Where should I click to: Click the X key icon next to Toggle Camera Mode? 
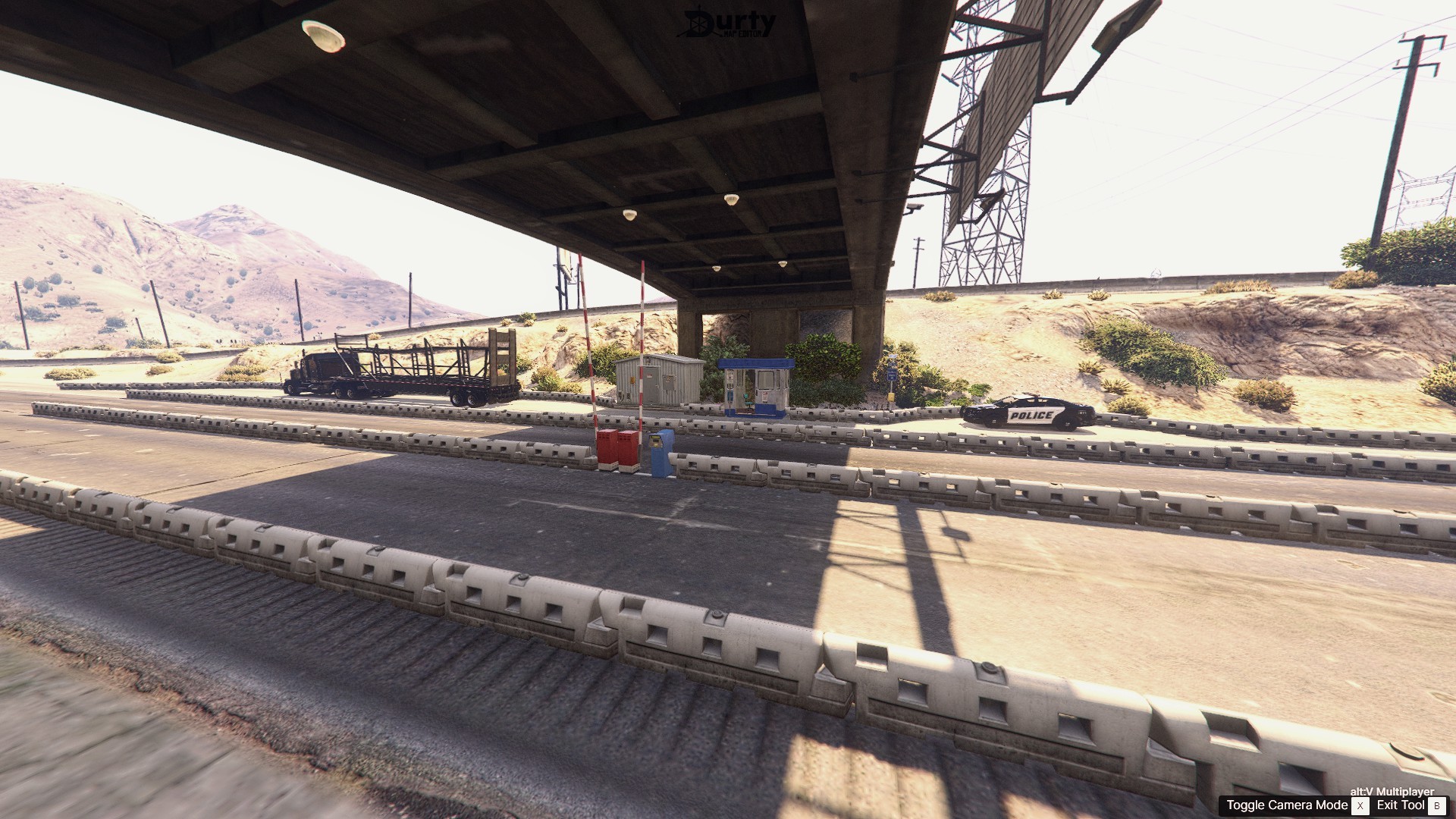pos(1360,805)
